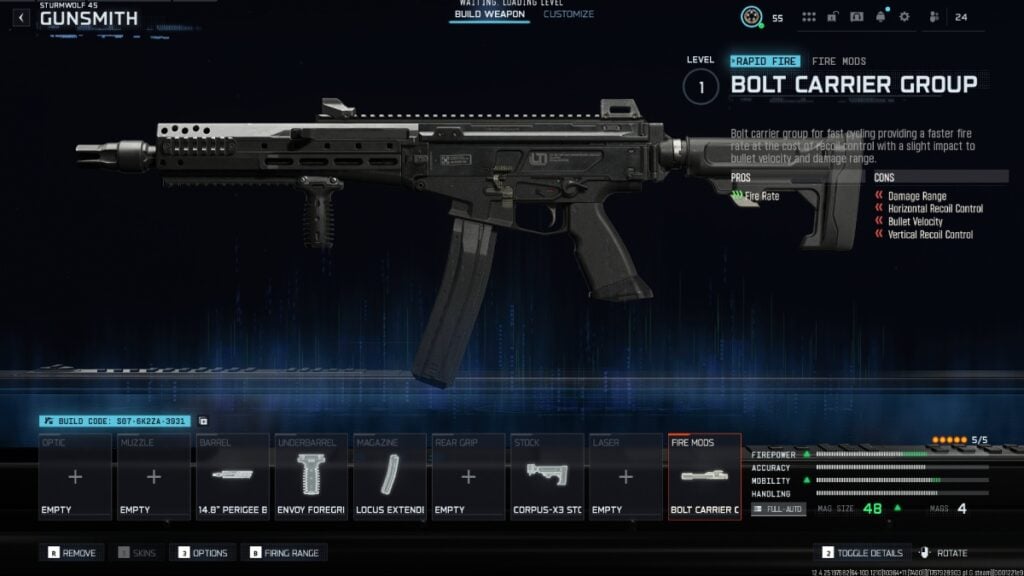Select the 14.8" Perigee barrel slot
Screen dimensions: 1024x576
click(232, 477)
